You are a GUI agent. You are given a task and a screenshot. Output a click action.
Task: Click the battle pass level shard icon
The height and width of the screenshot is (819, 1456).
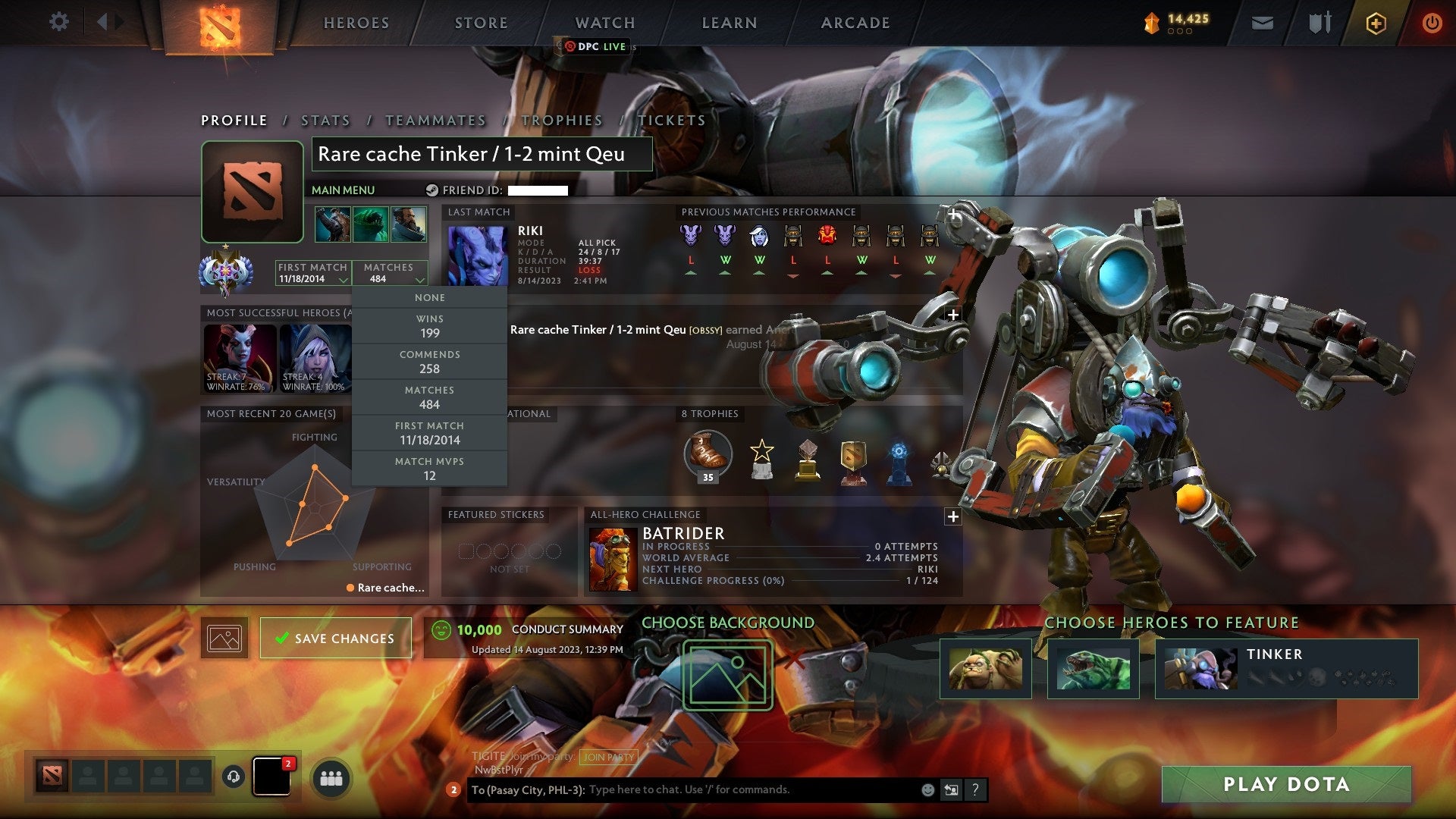[1153, 23]
